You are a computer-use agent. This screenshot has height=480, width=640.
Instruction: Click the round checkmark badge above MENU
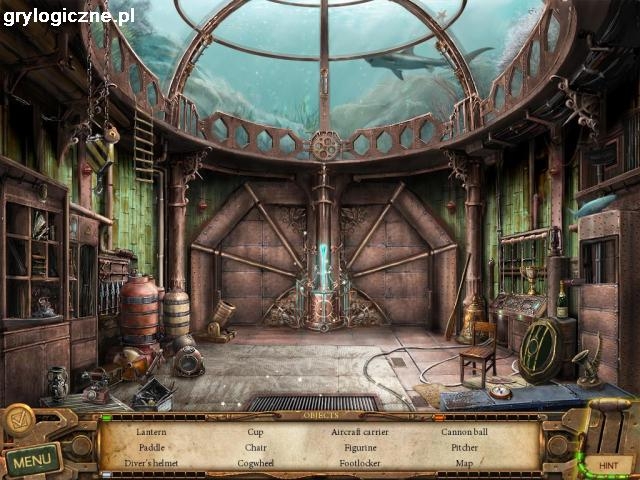click(19, 421)
